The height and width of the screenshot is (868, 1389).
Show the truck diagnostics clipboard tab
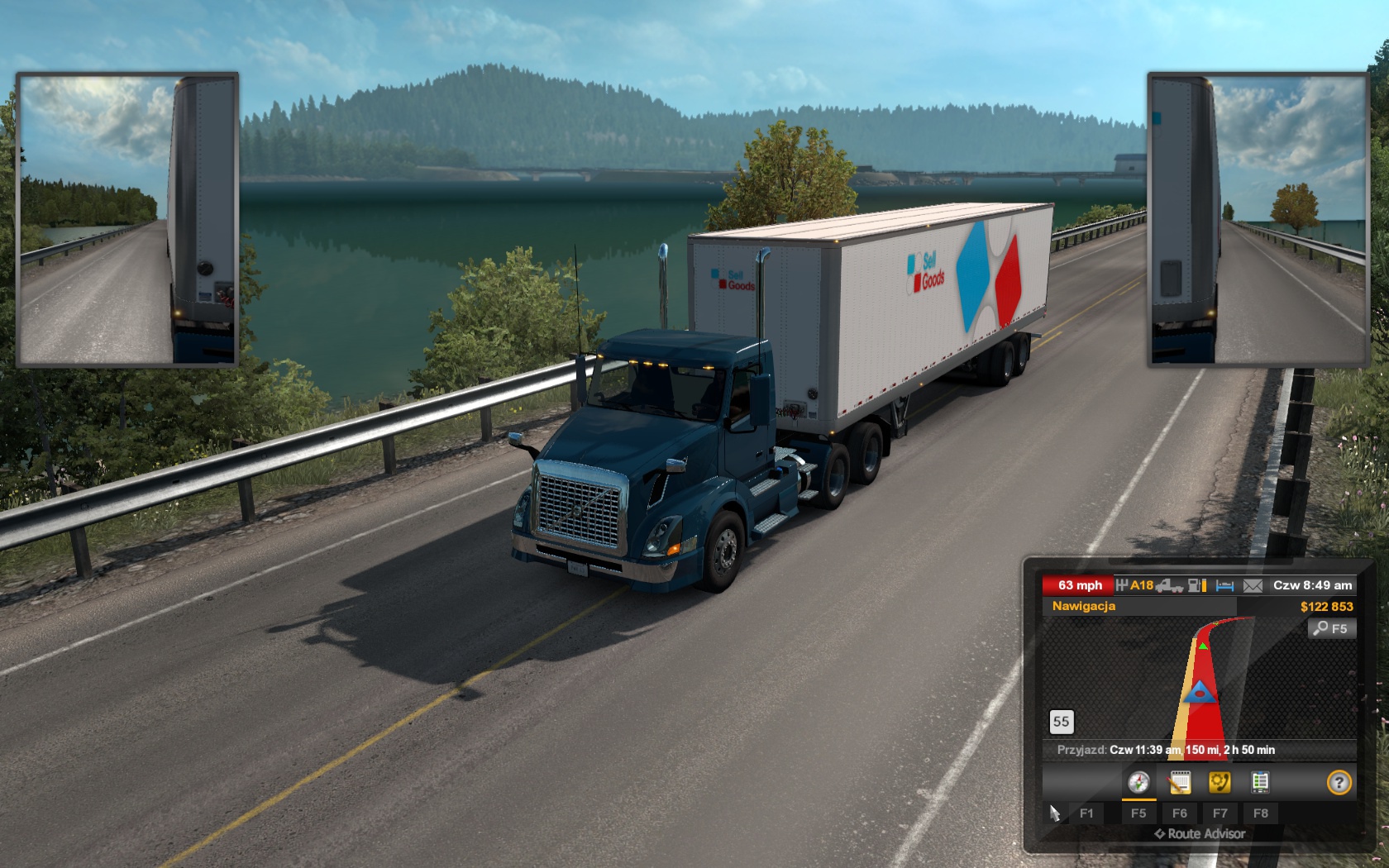[1260, 782]
